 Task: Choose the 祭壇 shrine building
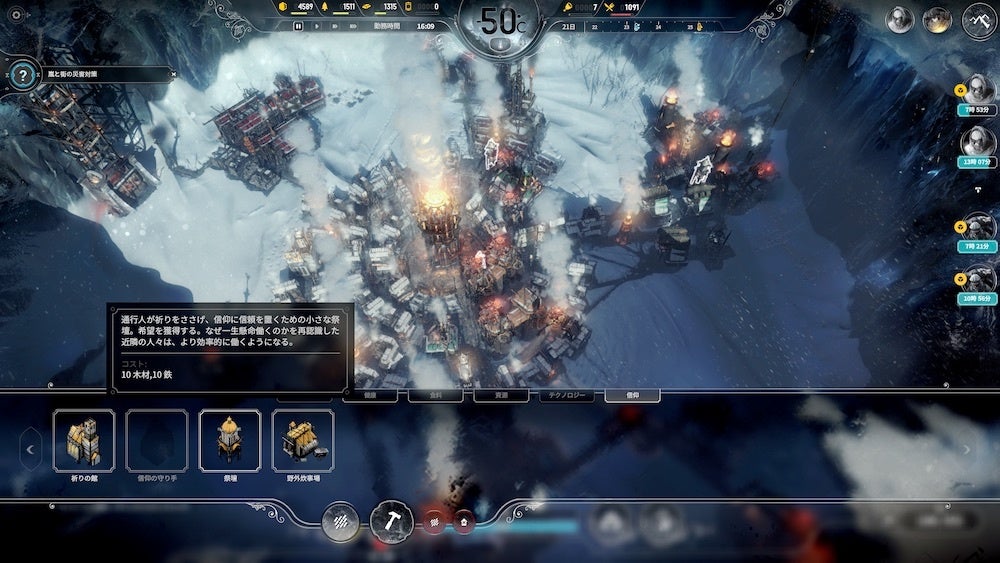click(230, 440)
